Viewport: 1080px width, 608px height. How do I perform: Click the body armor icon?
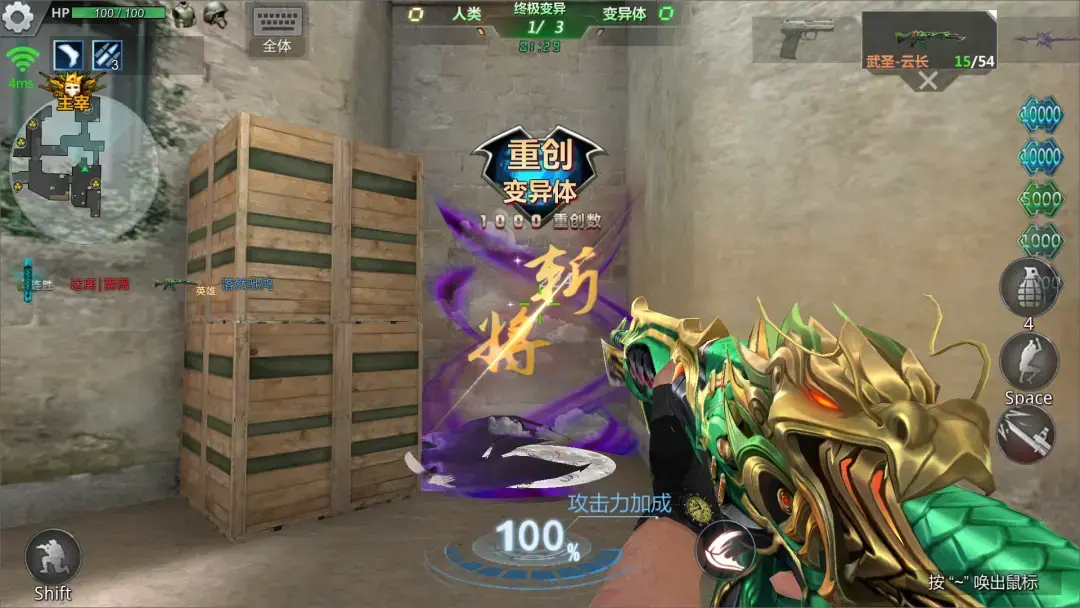(182, 14)
